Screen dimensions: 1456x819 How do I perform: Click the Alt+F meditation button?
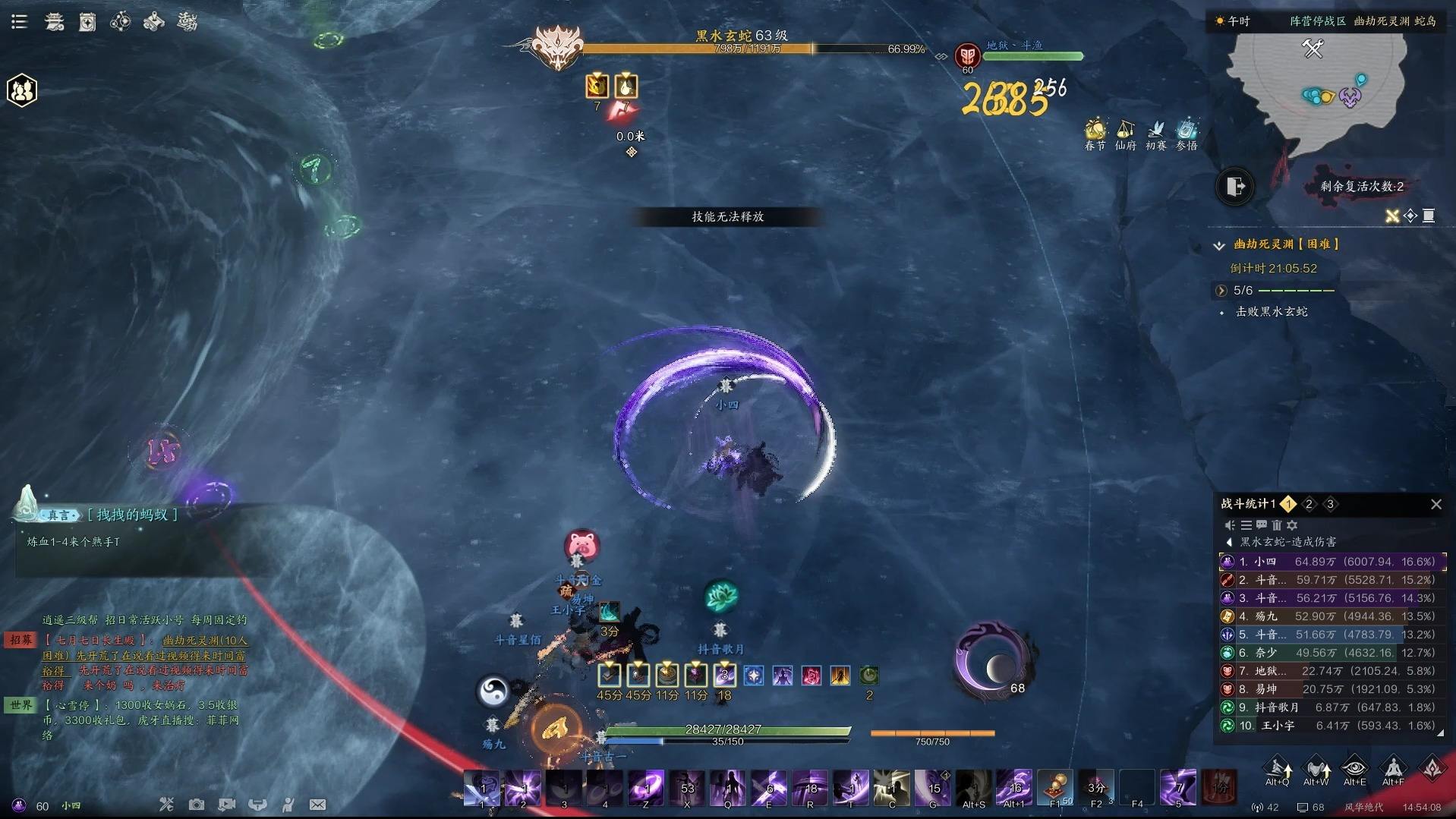coord(1393,769)
